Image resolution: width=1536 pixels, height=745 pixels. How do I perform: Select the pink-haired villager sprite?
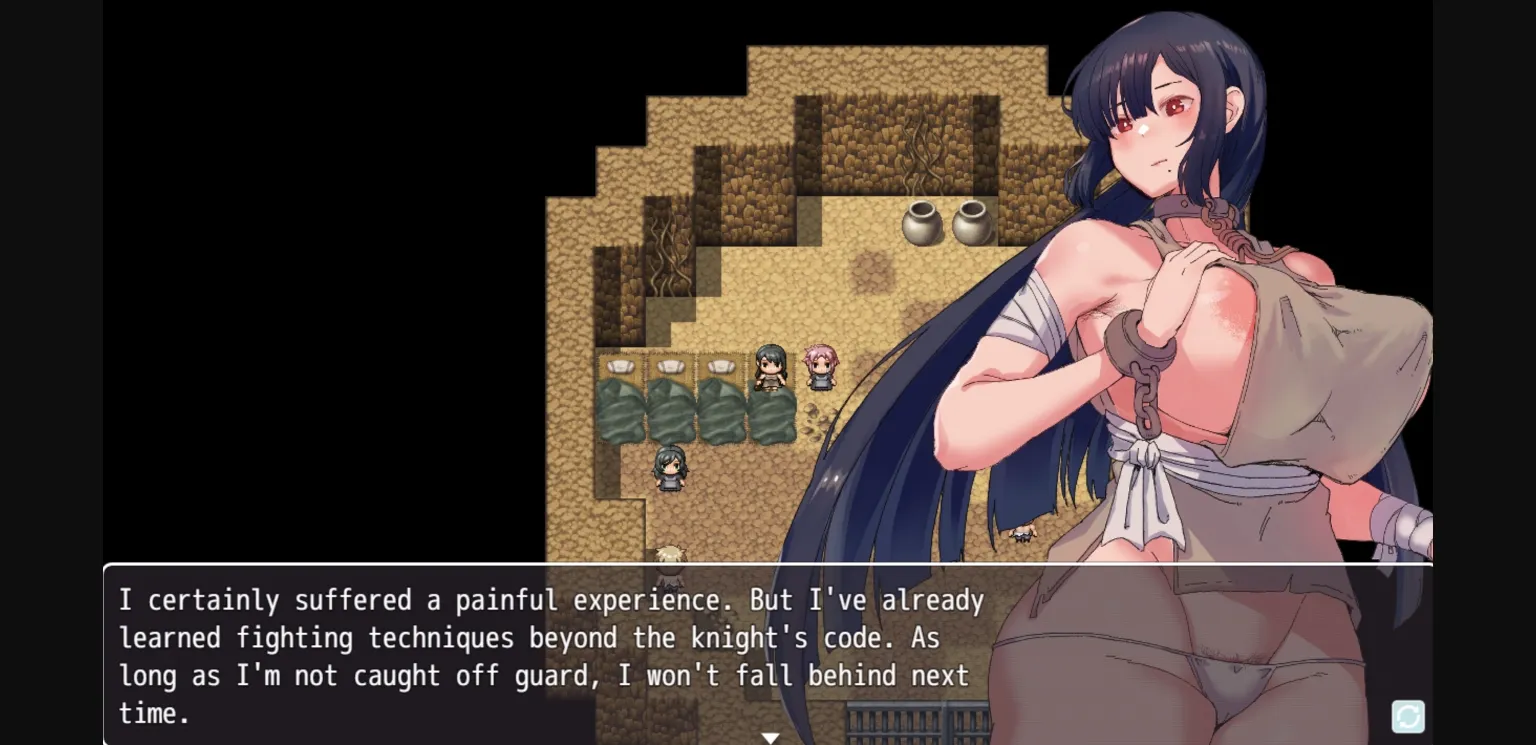coord(818,368)
